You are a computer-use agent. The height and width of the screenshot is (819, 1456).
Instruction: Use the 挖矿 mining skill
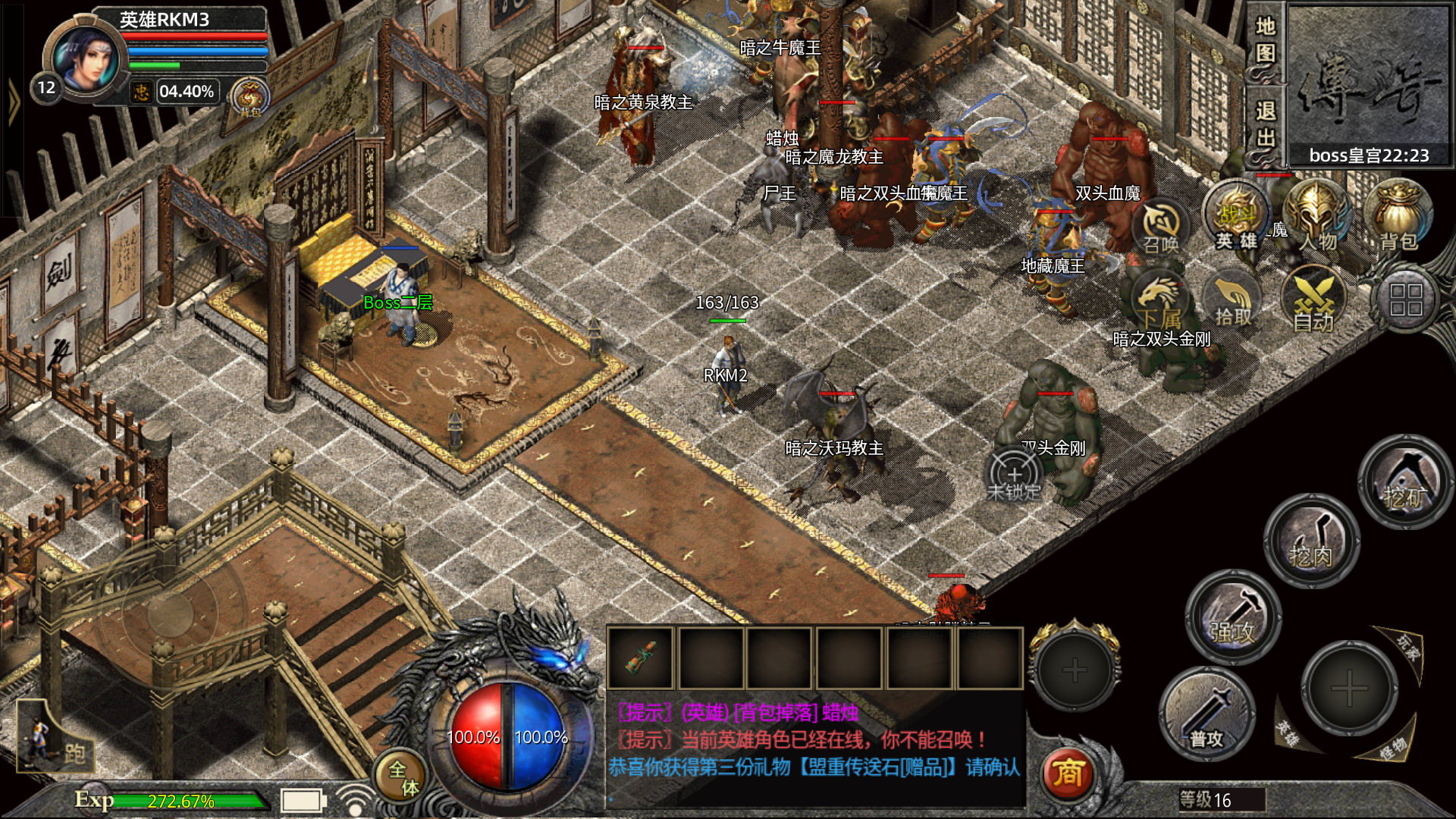pyautogui.click(x=1404, y=482)
